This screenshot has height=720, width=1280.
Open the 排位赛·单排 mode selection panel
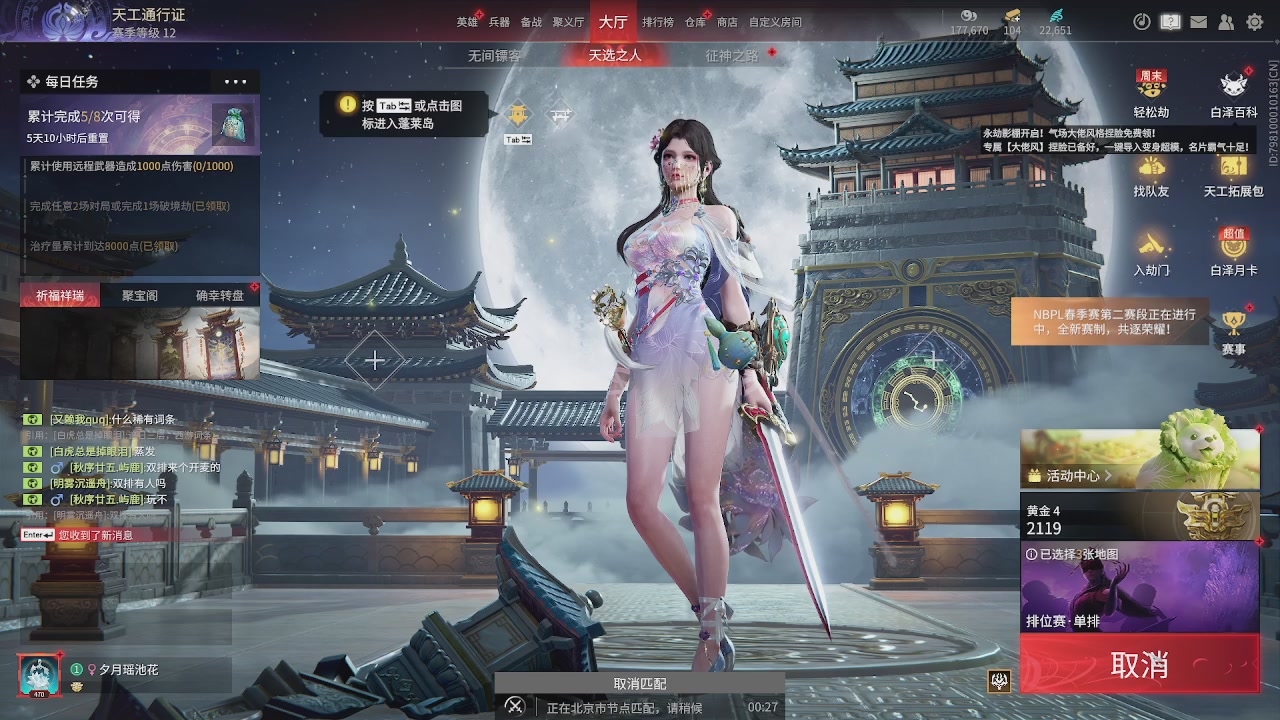1139,587
